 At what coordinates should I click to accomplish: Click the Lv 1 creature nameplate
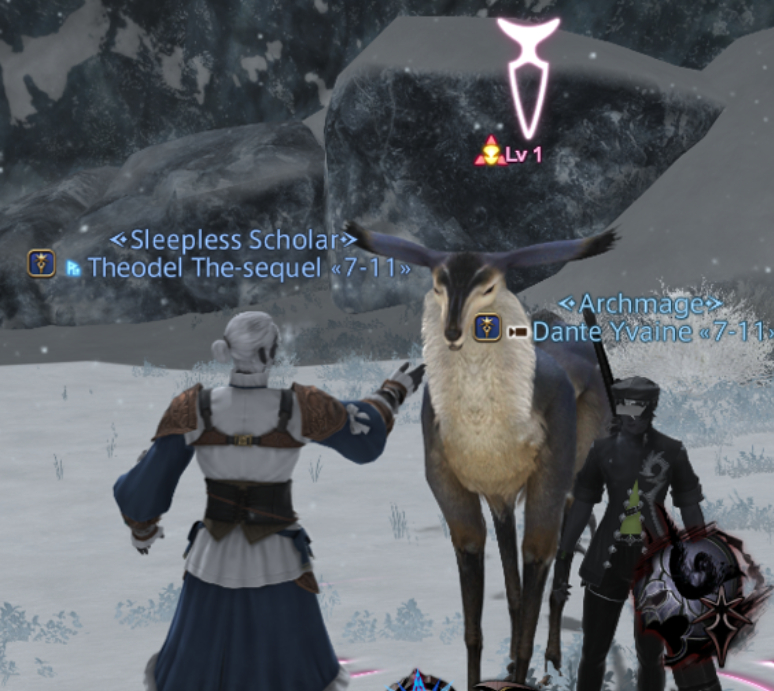pyautogui.click(x=520, y=155)
